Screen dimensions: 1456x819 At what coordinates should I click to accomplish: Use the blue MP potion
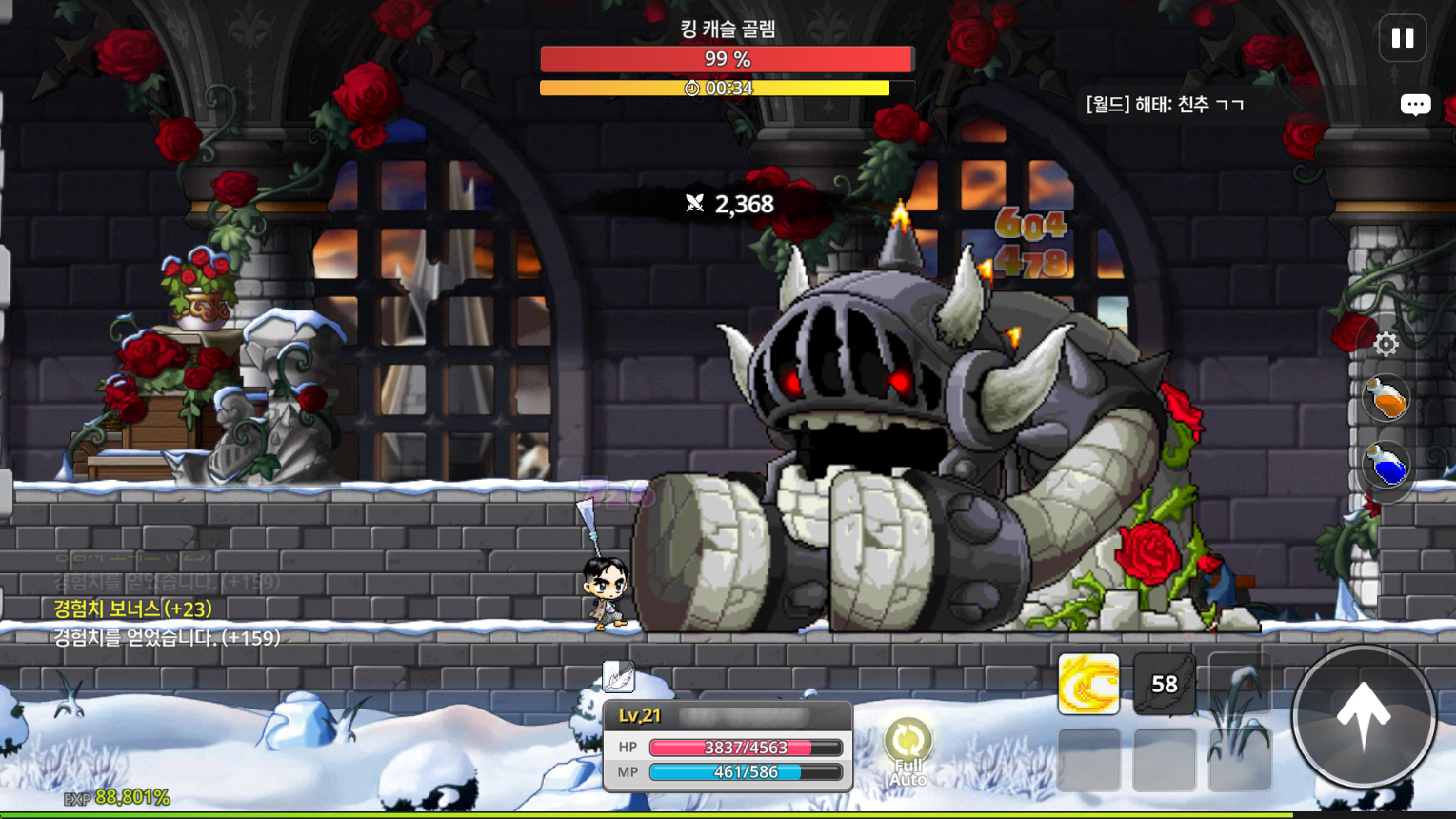coord(1386,466)
